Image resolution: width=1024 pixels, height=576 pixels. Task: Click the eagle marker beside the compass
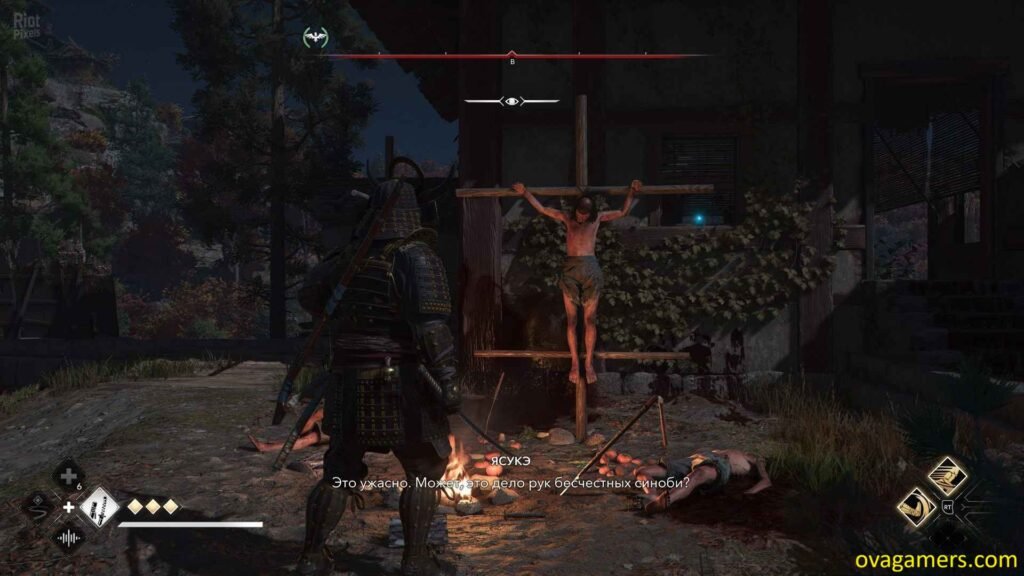point(315,39)
